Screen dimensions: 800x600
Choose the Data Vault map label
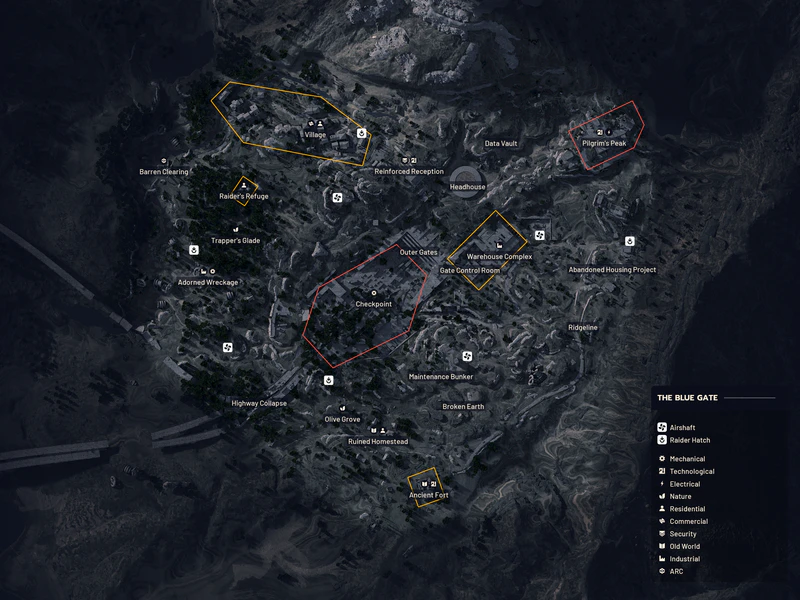[x=501, y=144]
